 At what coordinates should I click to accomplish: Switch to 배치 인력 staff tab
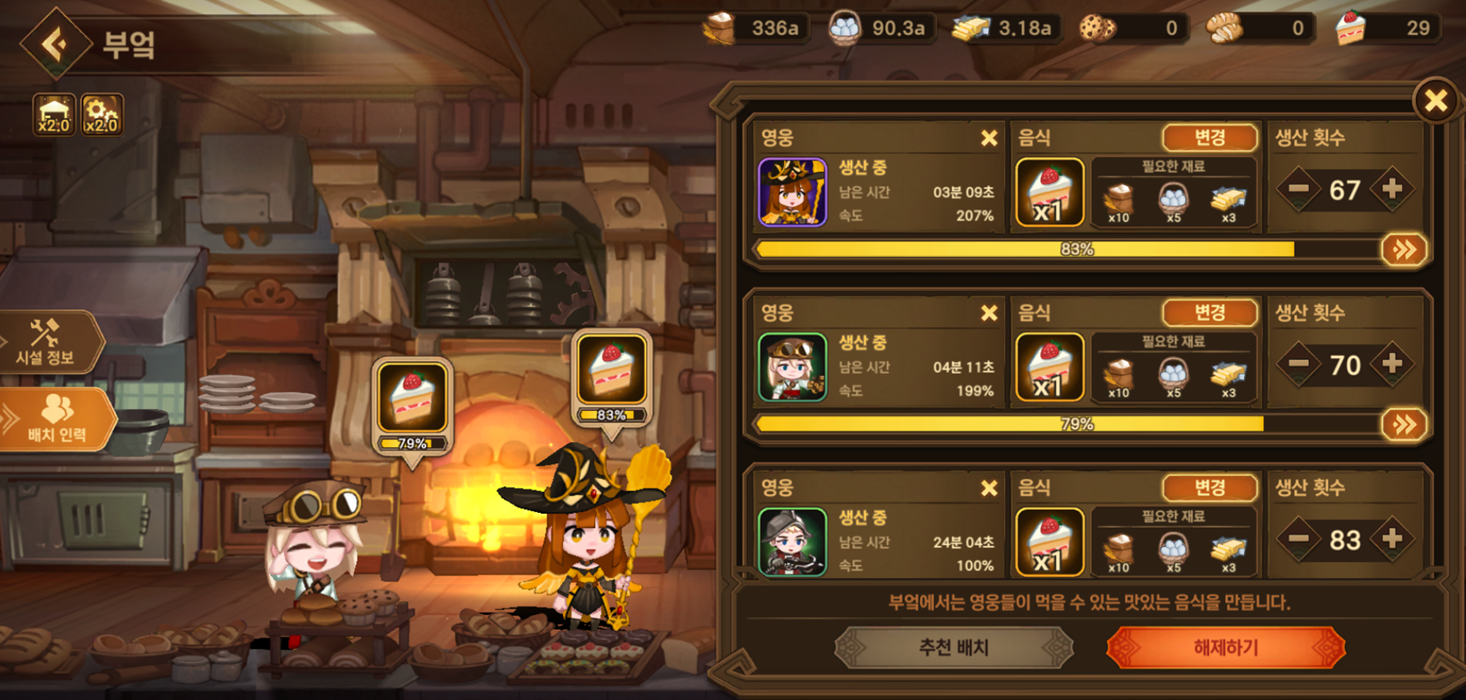[57, 420]
